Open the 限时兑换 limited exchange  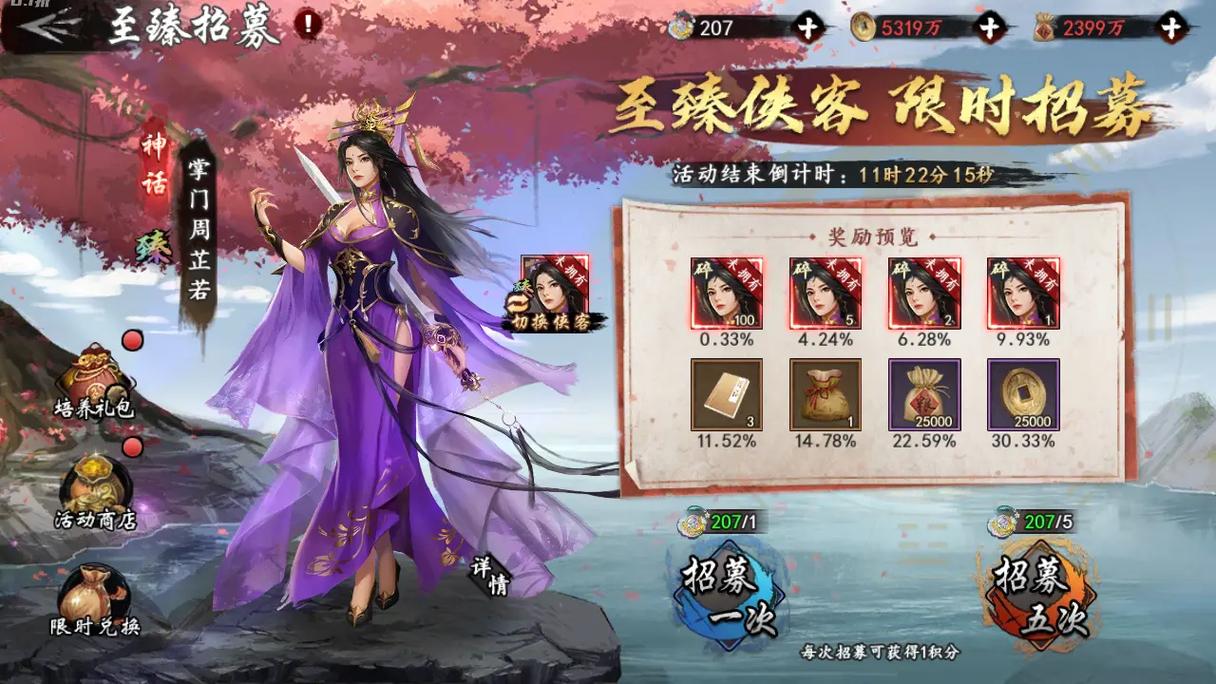click(x=94, y=600)
